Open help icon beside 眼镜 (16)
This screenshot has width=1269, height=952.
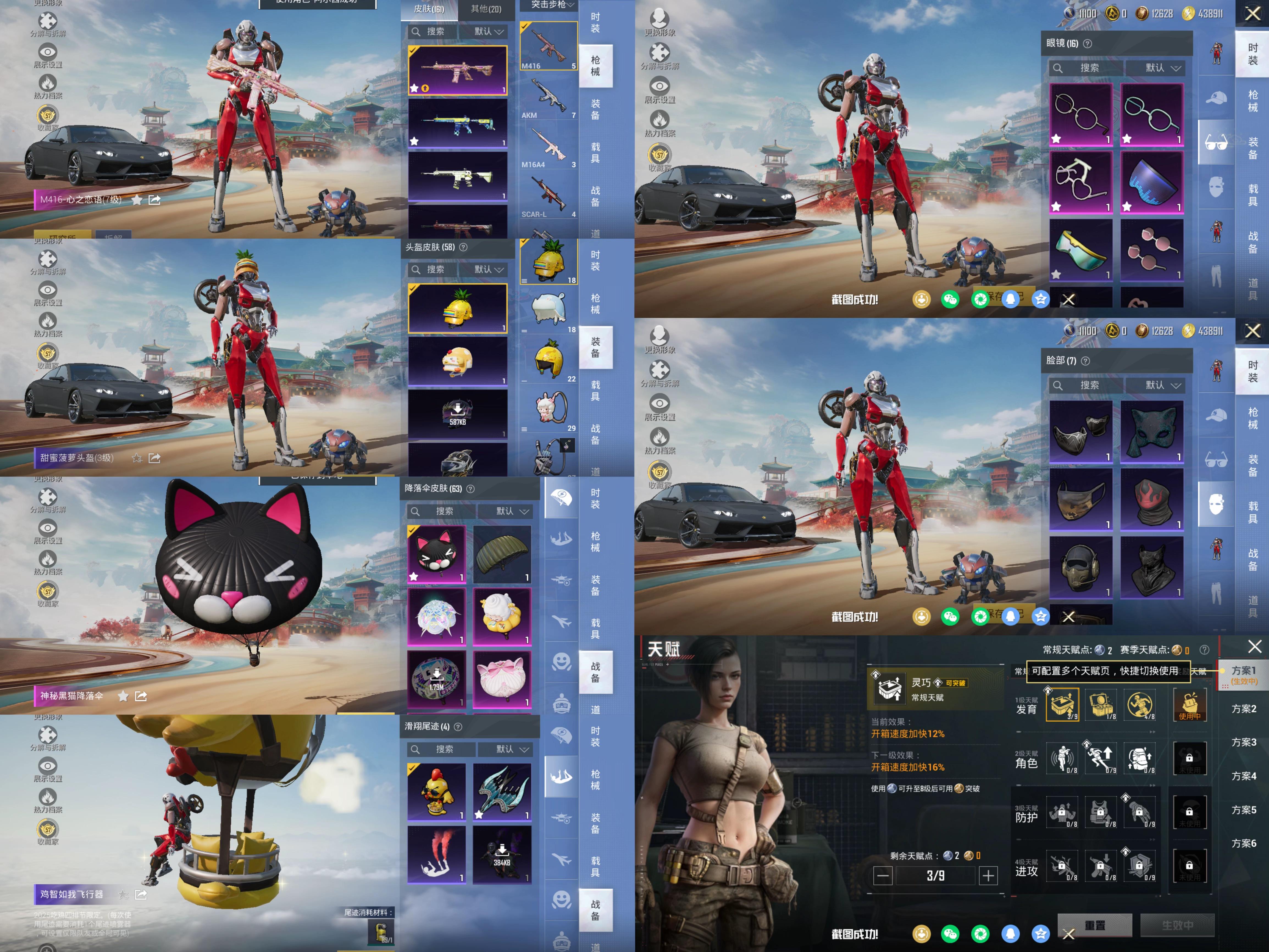point(1088,44)
